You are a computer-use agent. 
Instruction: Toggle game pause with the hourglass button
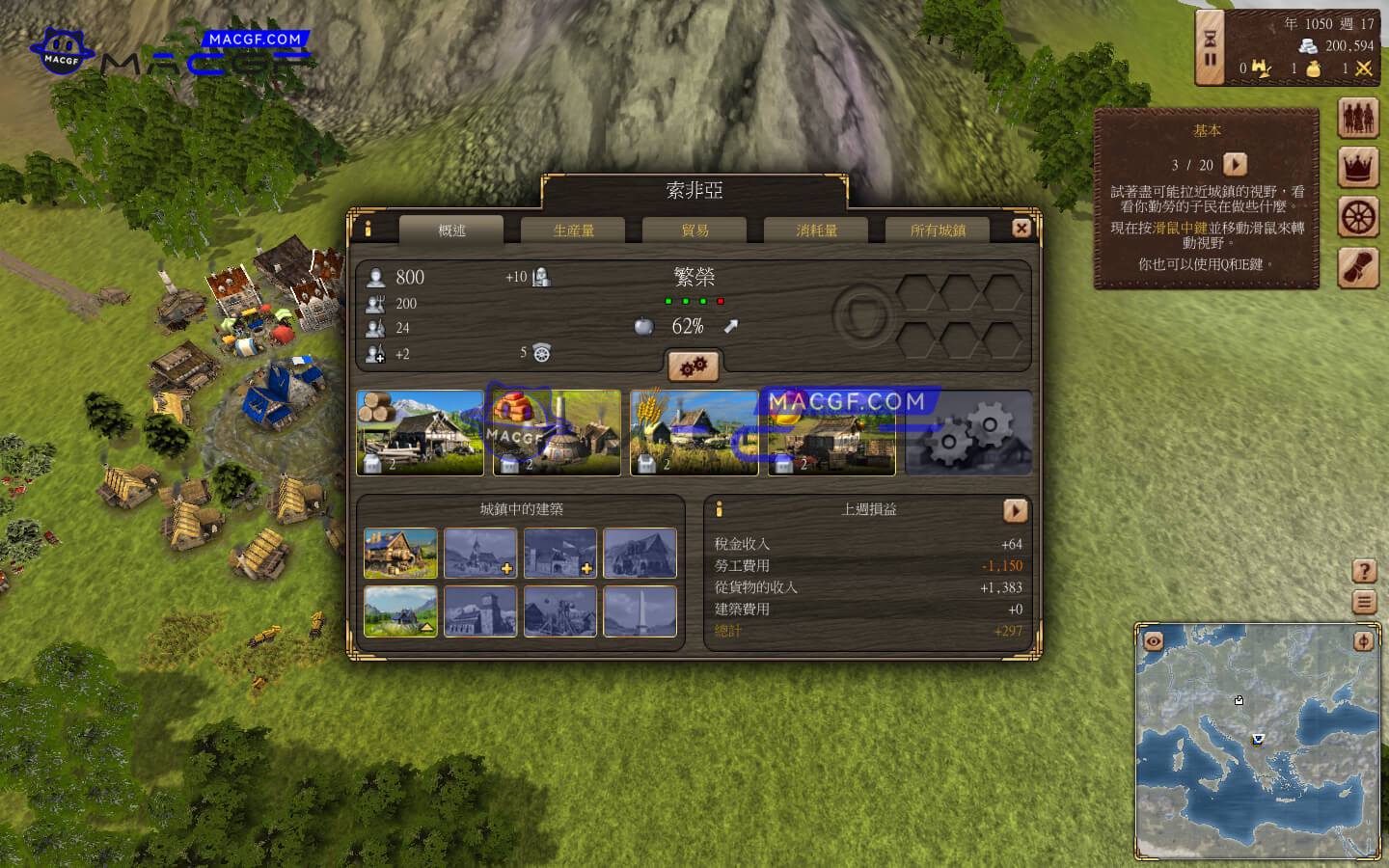[1210, 46]
